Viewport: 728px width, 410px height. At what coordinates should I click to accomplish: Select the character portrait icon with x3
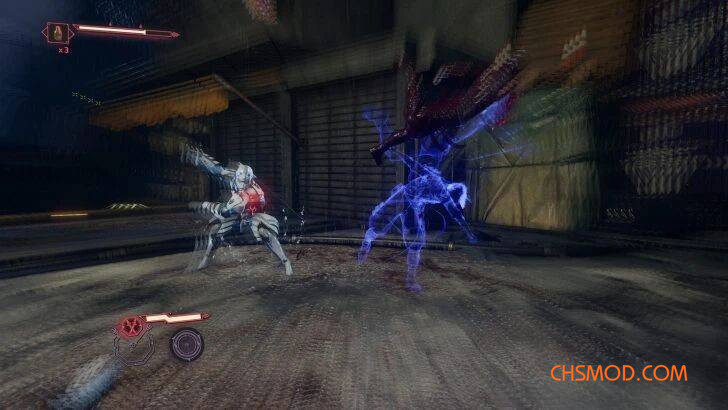point(56,32)
